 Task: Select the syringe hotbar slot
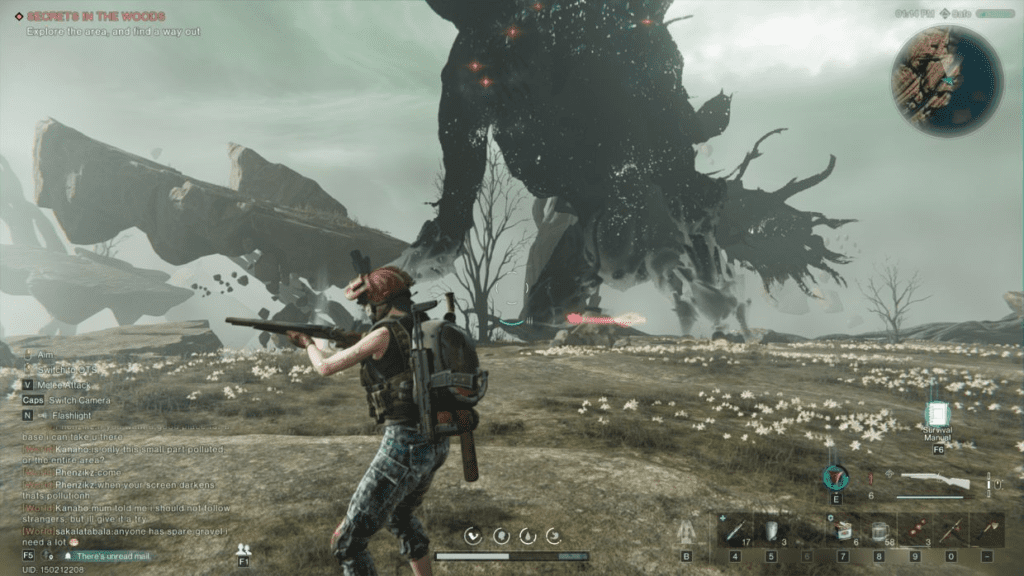click(x=735, y=531)
